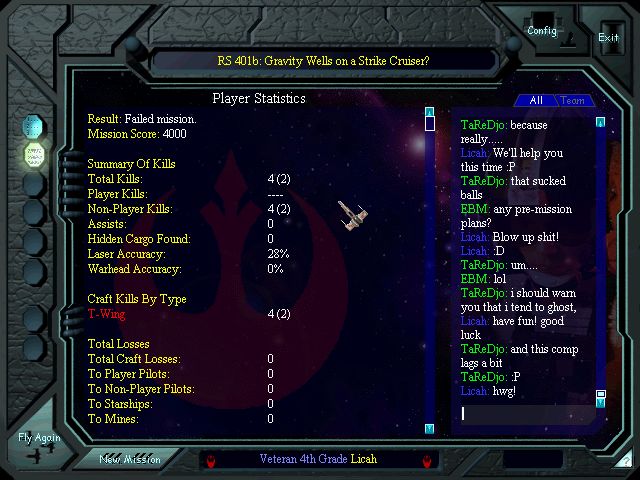Exit the debriefing screen
640x480 pixels.
[608, 37]
